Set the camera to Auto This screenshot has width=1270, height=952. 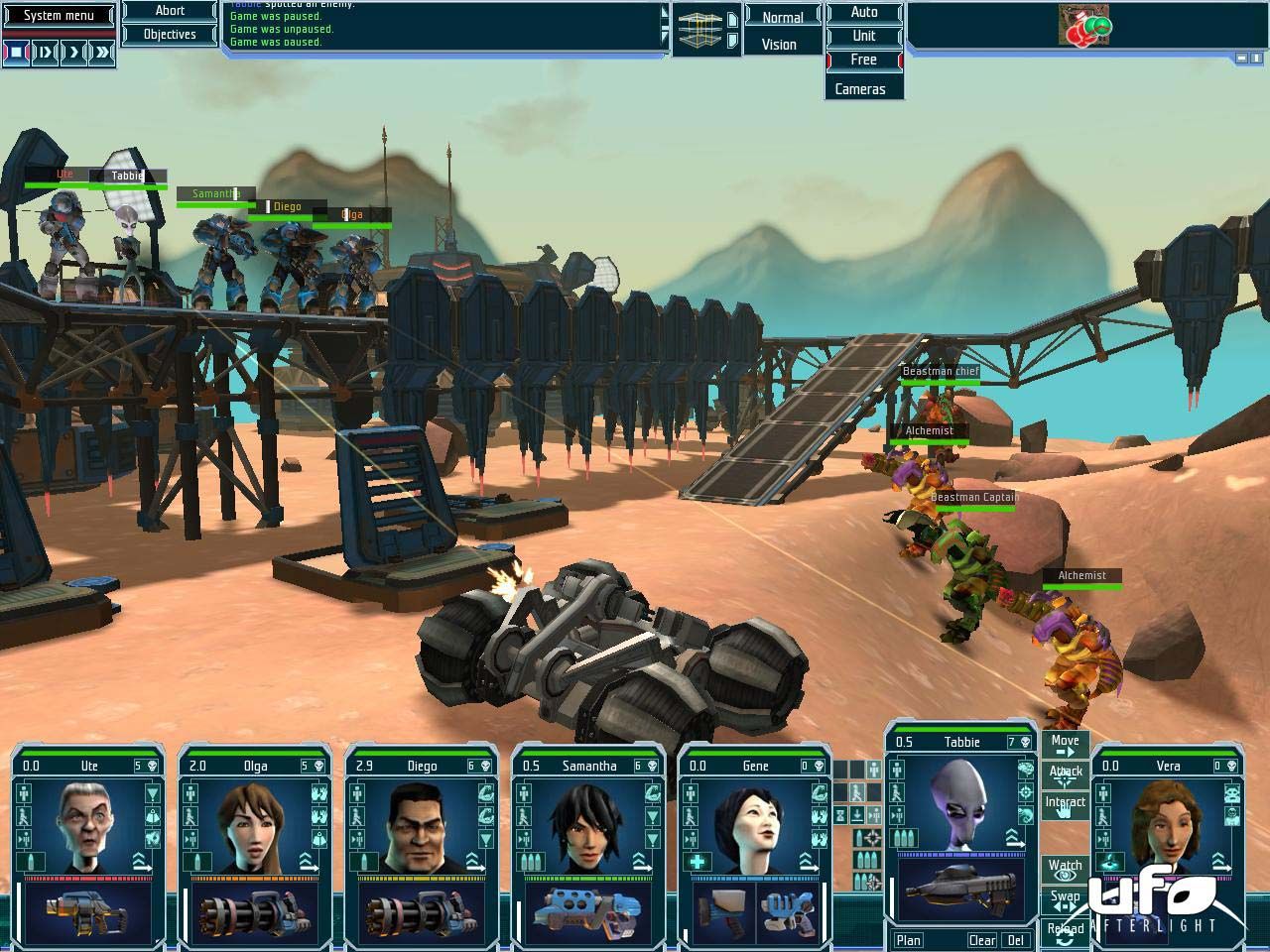tap(863, 12)
